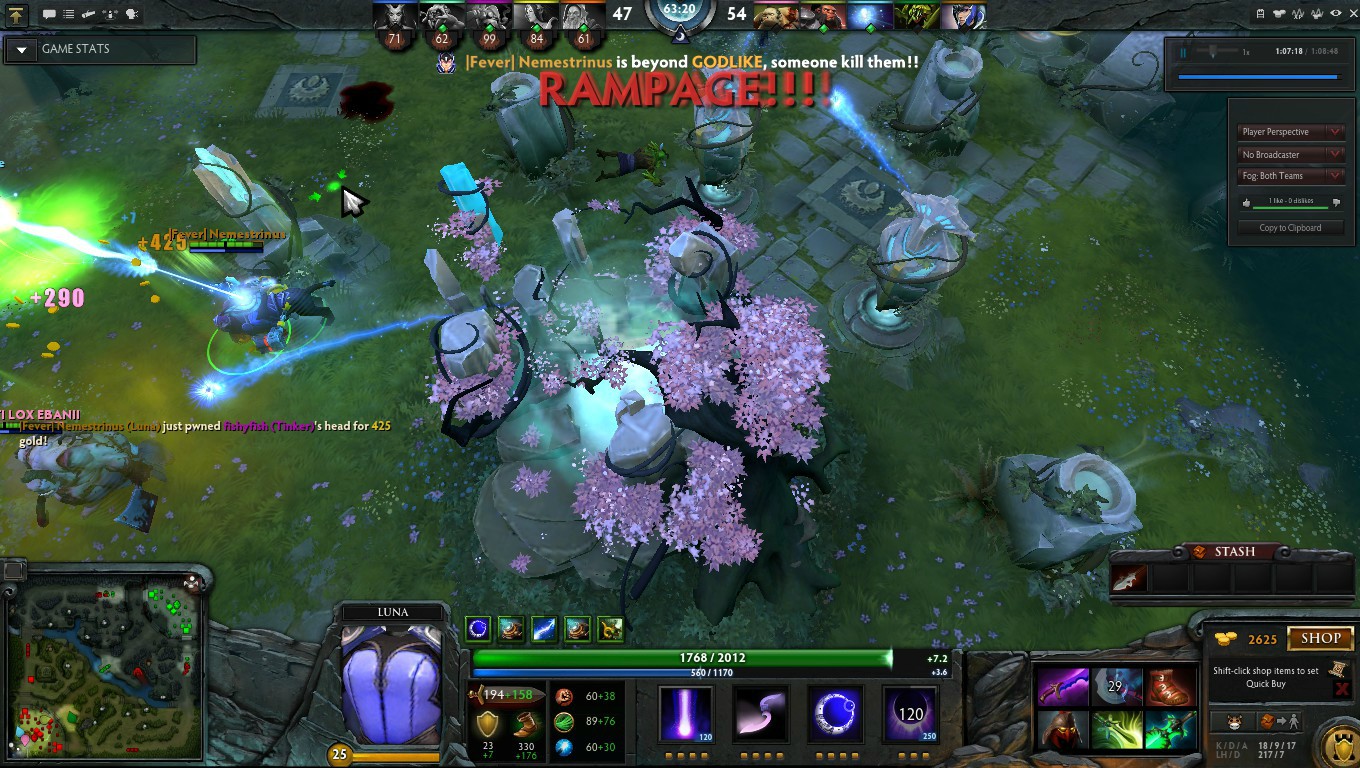Pause the replay playback
This screenshot has width=1360, height=768.
point(1183,52)
